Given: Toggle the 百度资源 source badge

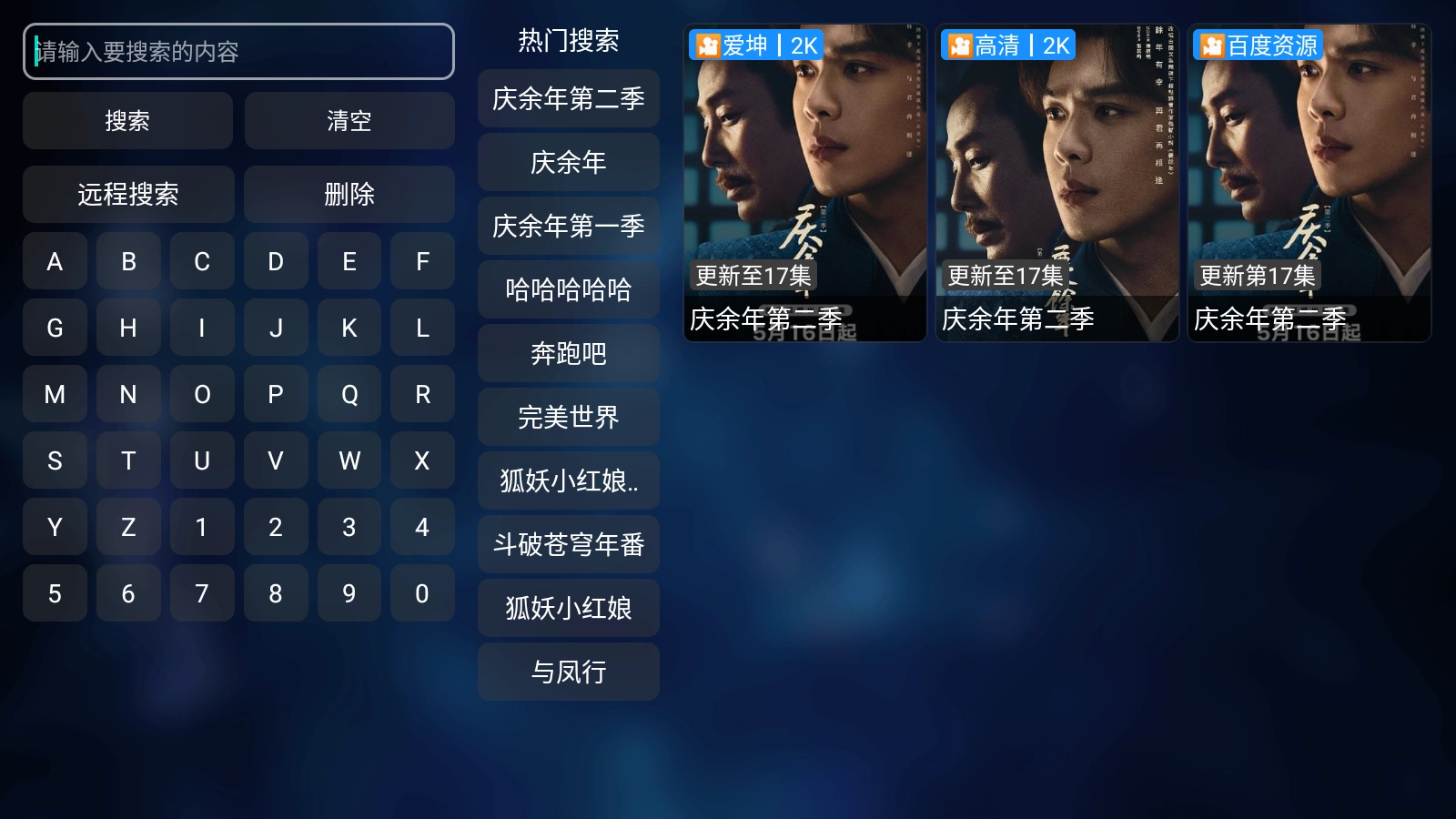Looking at the screenshot, I should pyautogui.click(x=1260, y=45).
